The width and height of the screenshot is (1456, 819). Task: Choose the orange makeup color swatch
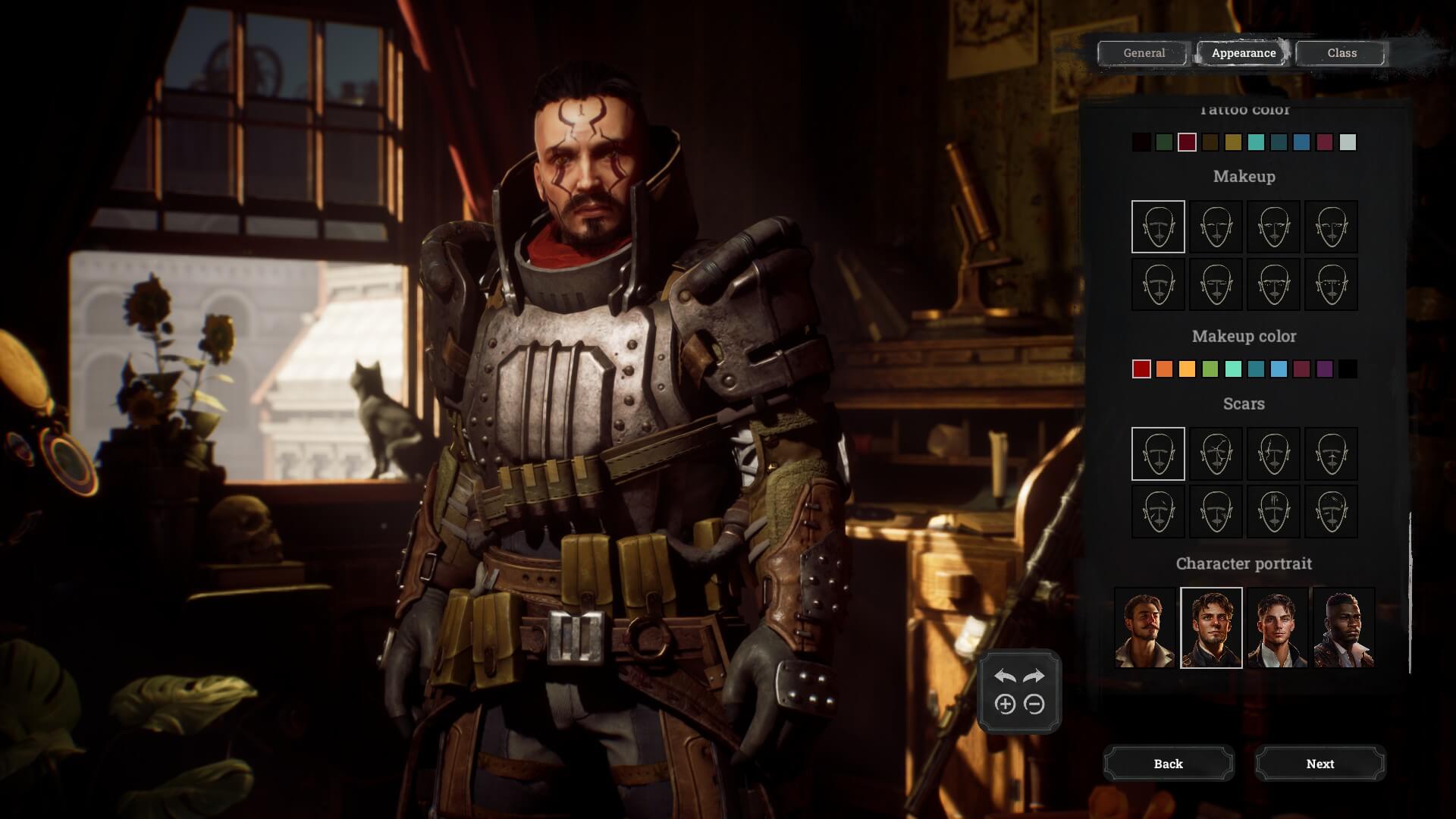tap(1164, 369)
